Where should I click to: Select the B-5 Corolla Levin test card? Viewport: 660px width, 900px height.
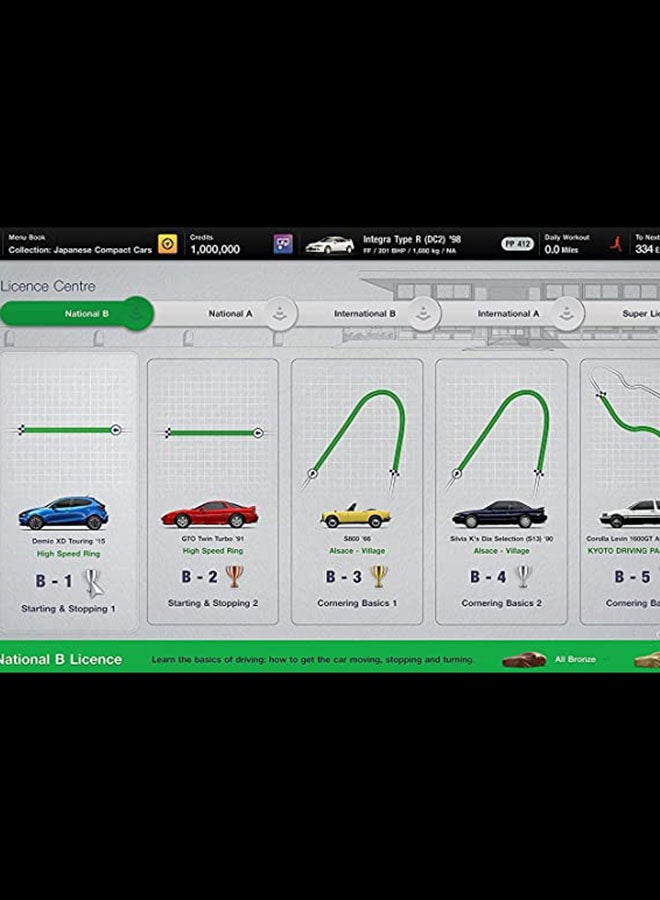click(x=622, y=490)
